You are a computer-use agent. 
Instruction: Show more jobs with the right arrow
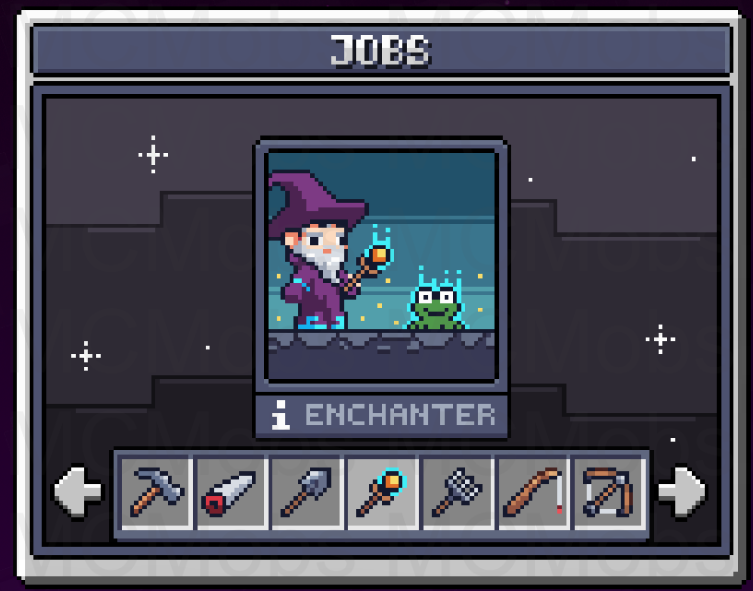683,492
